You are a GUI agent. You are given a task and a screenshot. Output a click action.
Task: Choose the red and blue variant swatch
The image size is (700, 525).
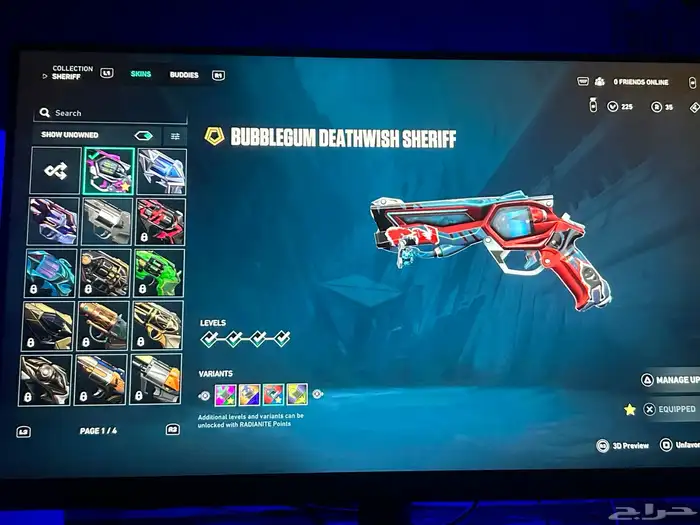(x=273, y=394)
